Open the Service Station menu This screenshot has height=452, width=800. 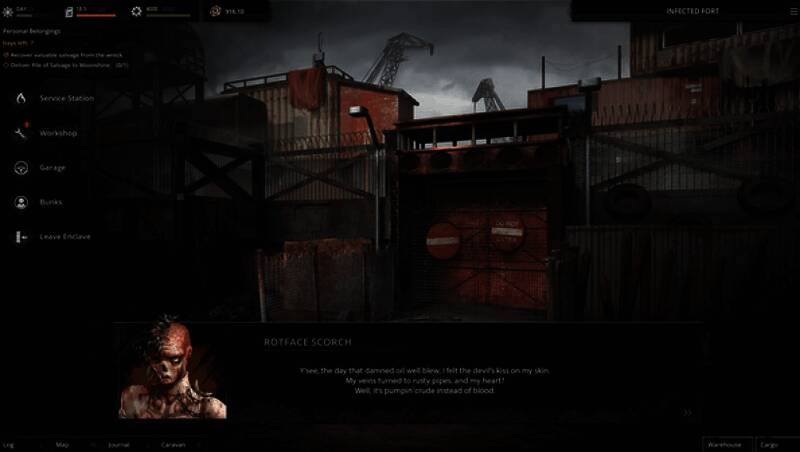tap(66, 99)
